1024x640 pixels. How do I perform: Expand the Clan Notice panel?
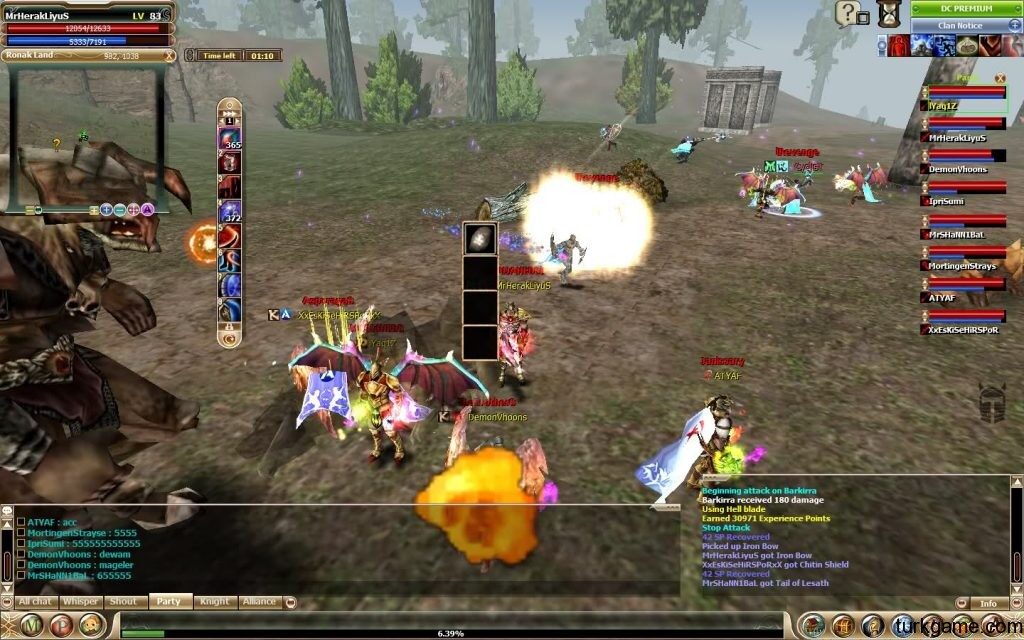(x=965, y=25)
